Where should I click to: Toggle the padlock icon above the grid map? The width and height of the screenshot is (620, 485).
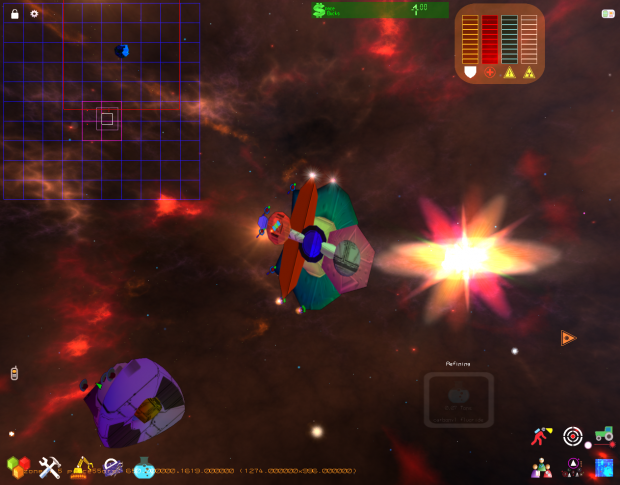click(15, 14)
